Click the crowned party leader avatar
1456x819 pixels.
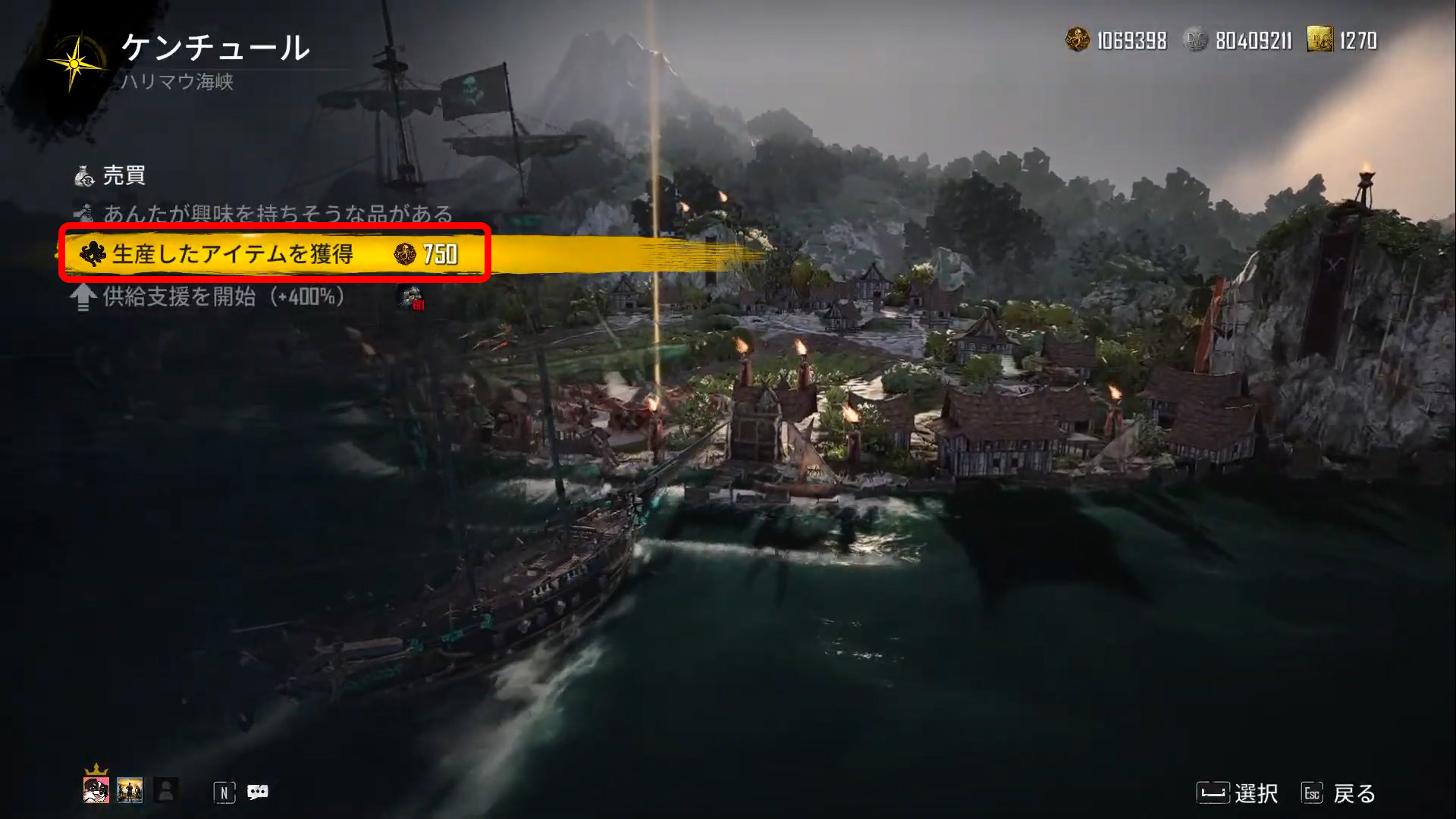tap(96, 790)
